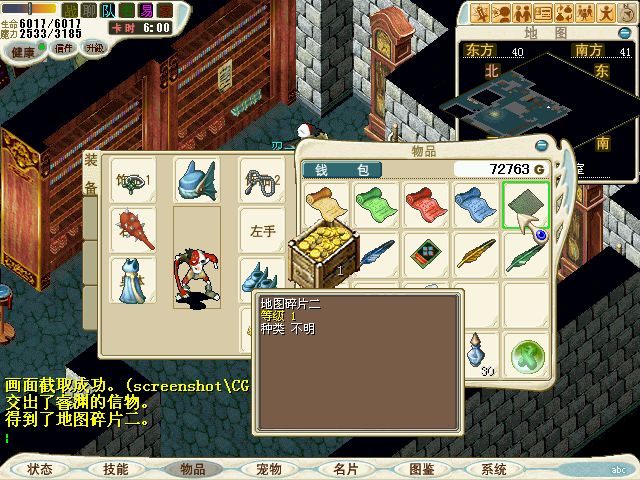
Task: Open the 系统 system menu
Action: click(494, 468)
